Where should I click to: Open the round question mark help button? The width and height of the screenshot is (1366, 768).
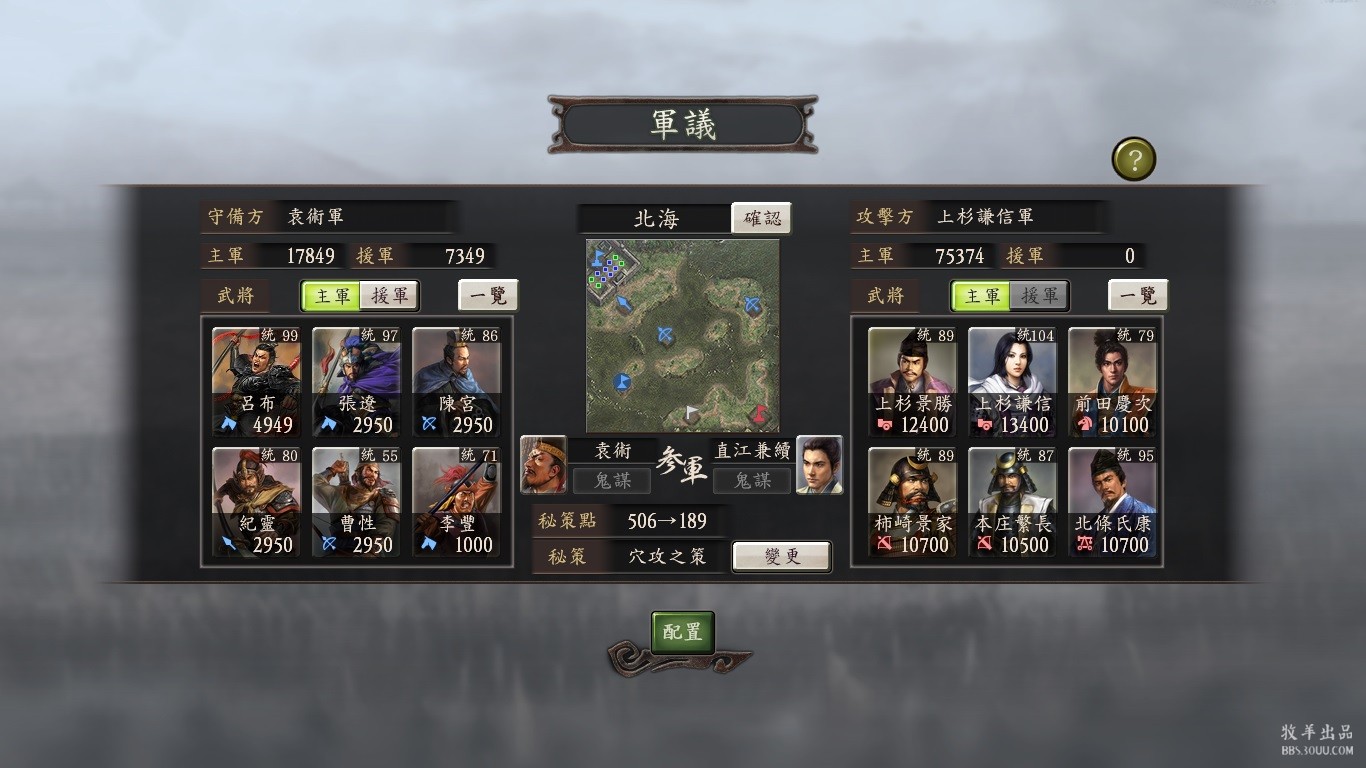click(x=1133, y=159)
